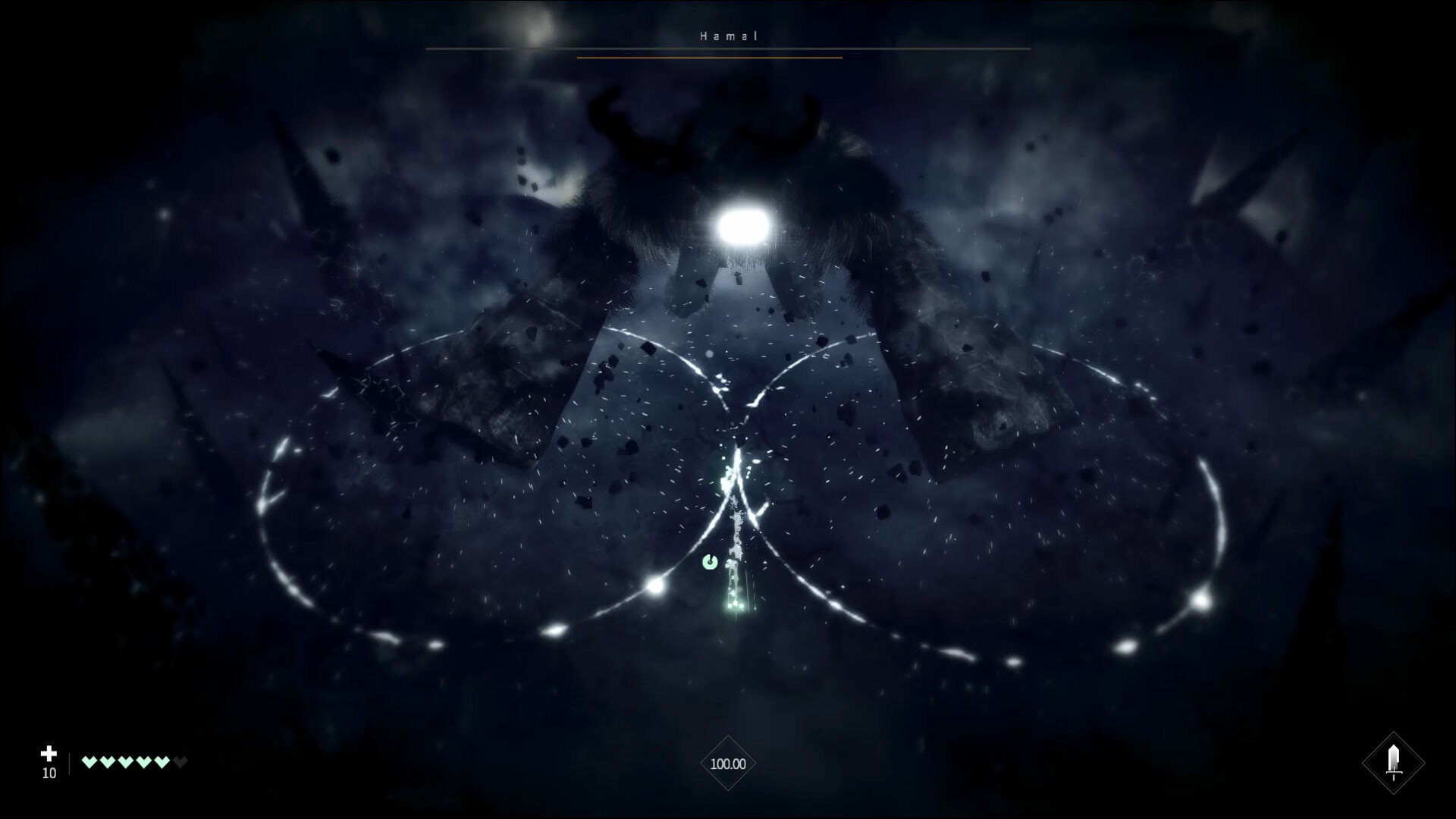Viewport: 1456px width, 819px height.
Task: Click the 100.00 currency counter
Action: [727, 764]
